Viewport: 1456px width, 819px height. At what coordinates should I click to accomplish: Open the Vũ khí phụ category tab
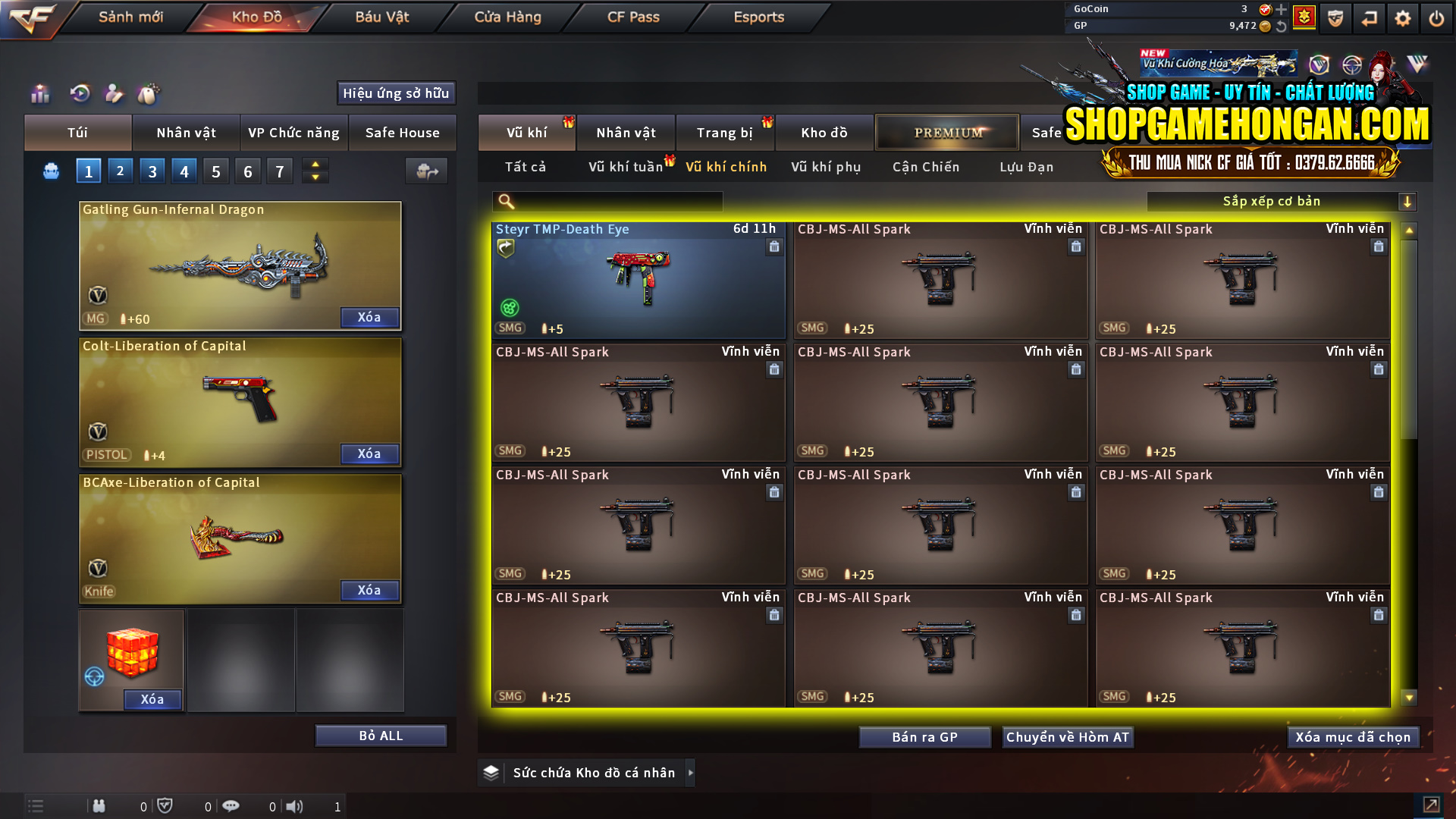(x=827, y=167)
